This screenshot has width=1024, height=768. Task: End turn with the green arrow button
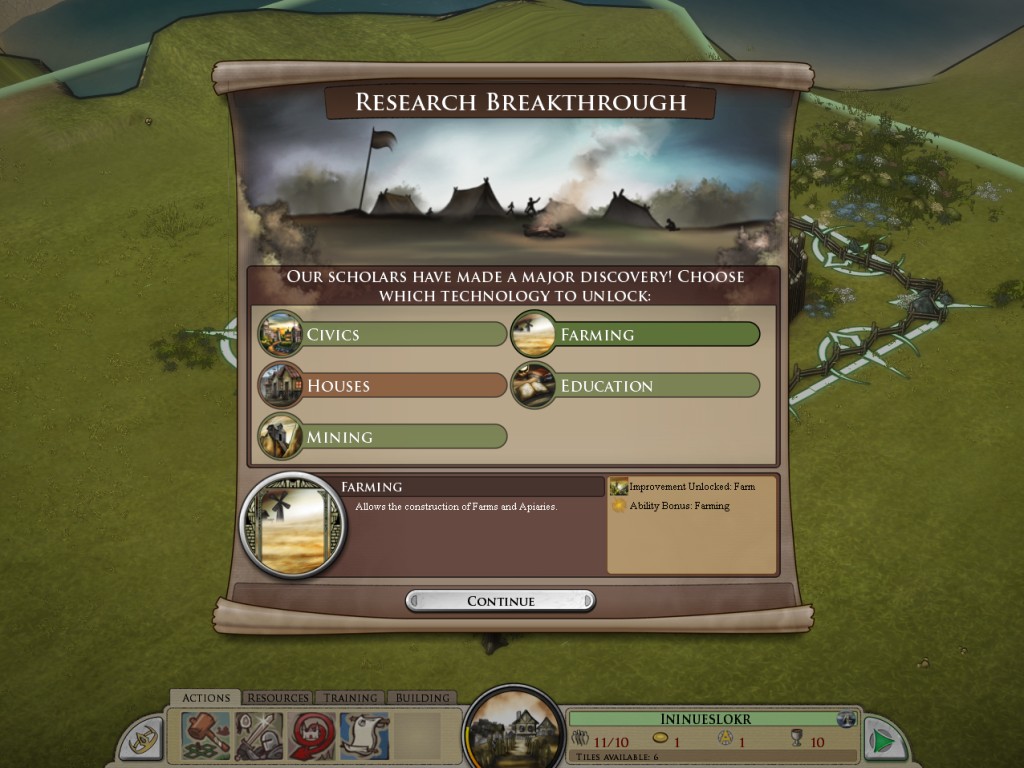[x=884, y=740]
